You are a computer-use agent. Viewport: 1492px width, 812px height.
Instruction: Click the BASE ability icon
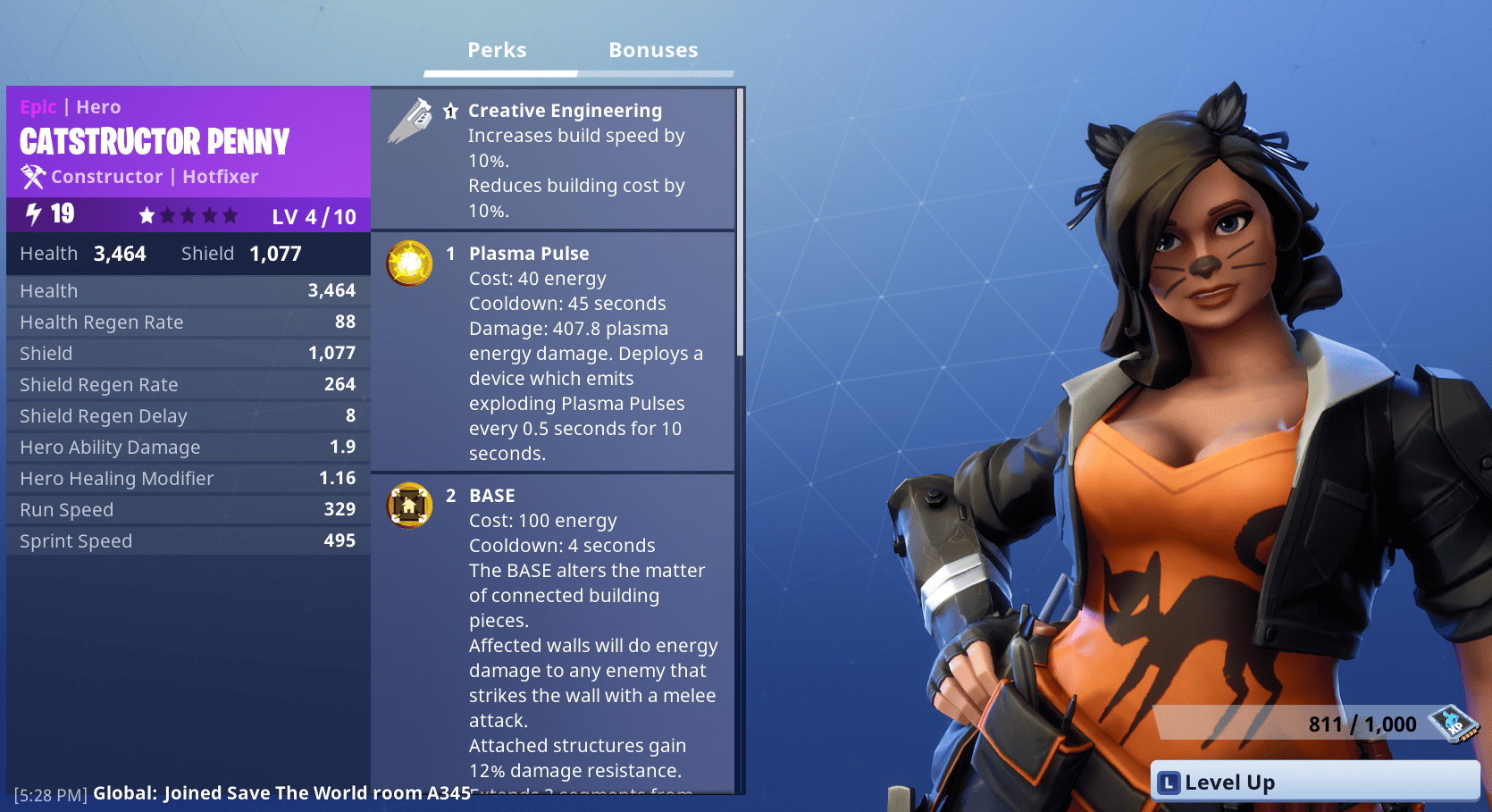[409, 506]
